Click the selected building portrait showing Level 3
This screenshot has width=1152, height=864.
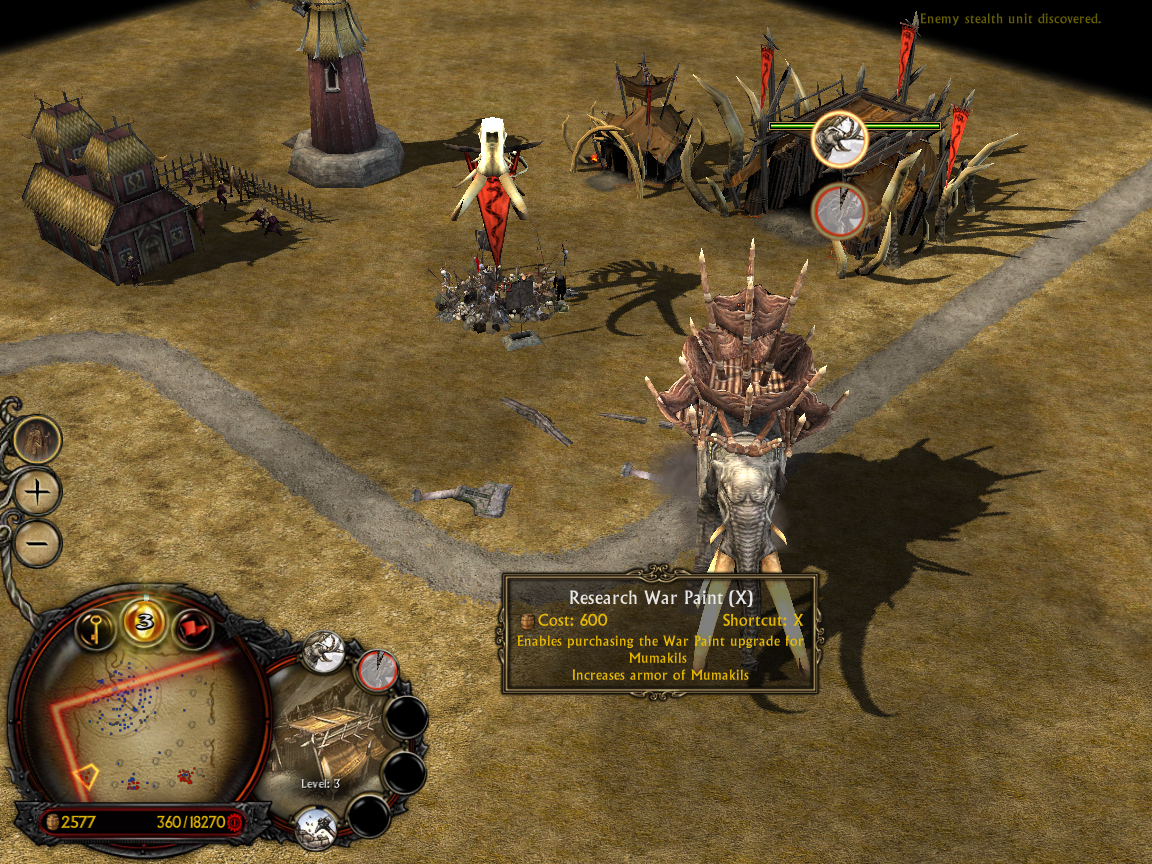point(320,735)
